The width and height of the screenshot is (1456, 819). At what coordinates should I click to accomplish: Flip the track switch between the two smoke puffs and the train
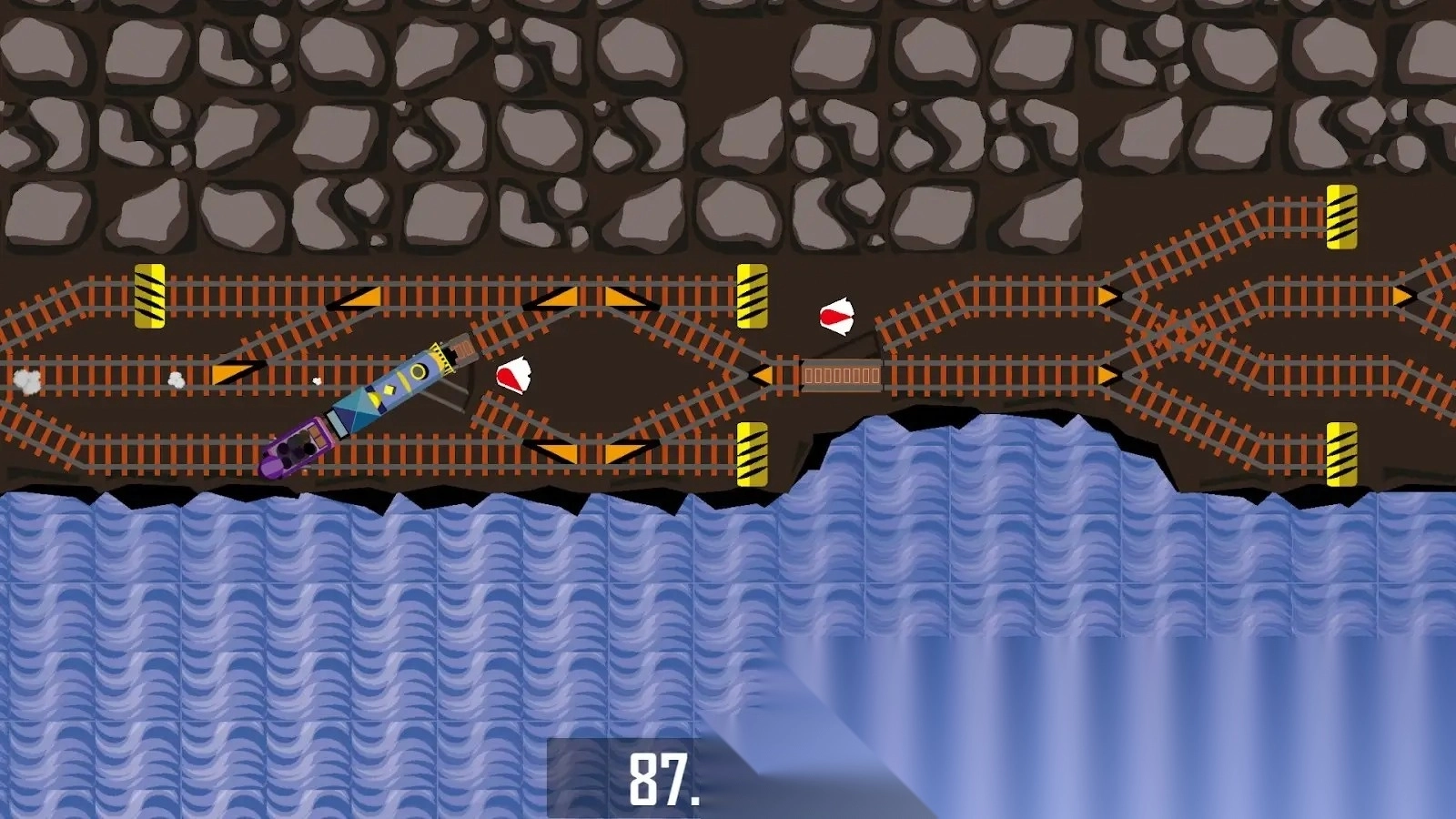236,372
